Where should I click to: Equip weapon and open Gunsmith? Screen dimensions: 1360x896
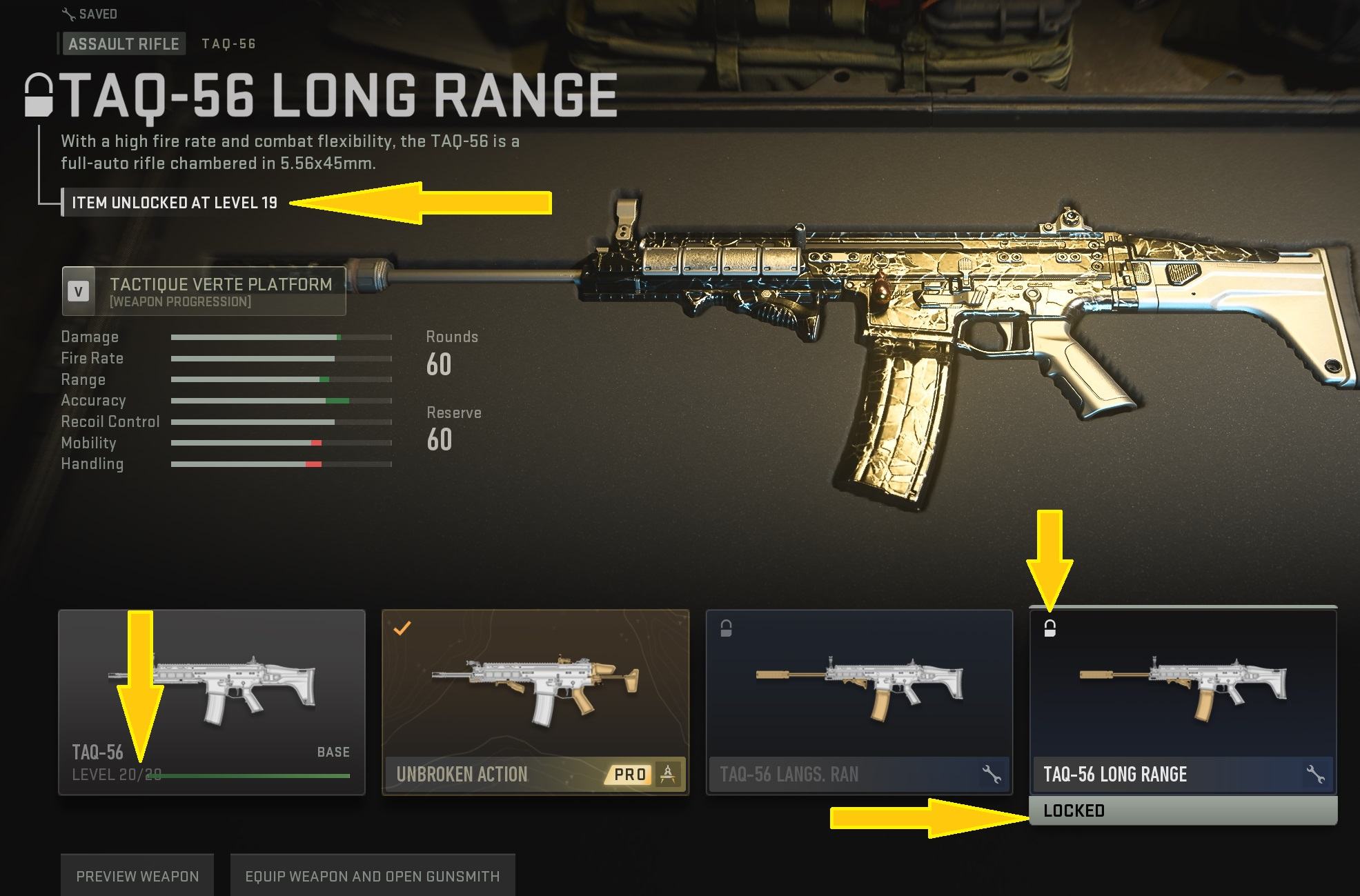coord(372,876)
